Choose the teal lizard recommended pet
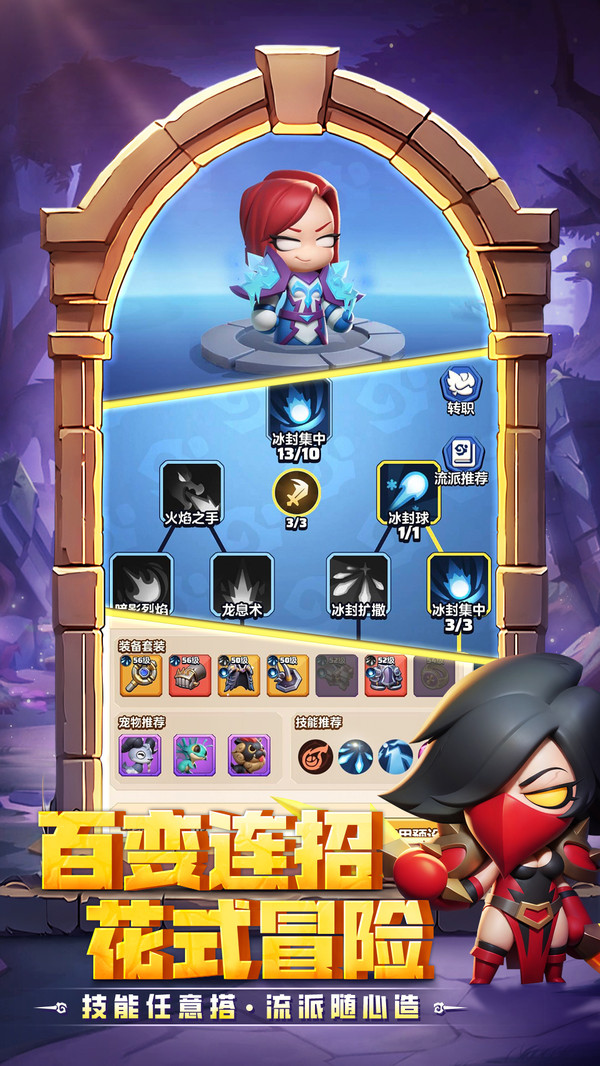The width and height of the screenshot is (600, 1066). tap(194, 755)
